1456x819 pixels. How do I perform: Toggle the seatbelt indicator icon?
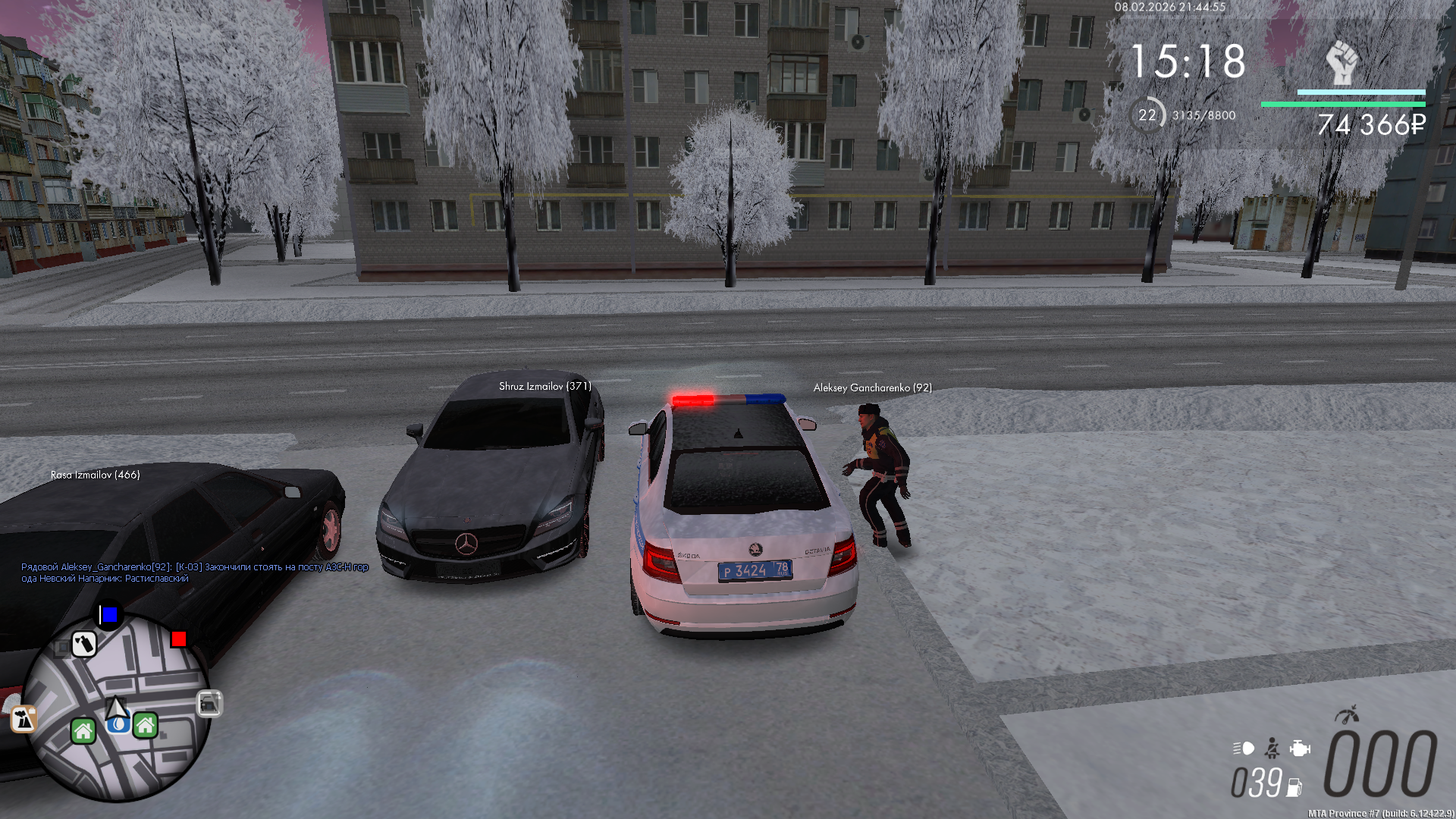[1272, 748]
